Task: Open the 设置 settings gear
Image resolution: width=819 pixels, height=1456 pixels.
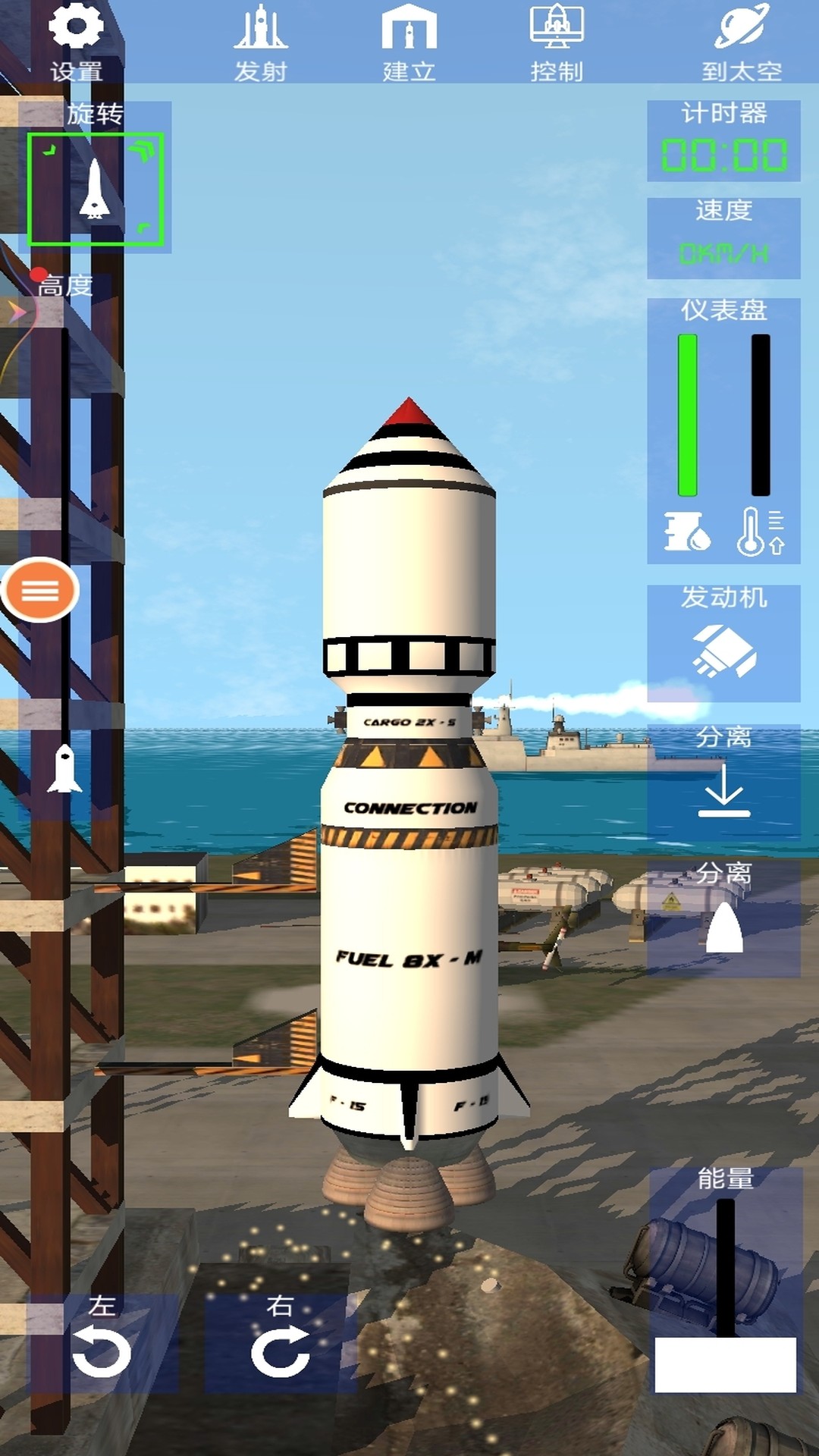Action: pos(76,42)
